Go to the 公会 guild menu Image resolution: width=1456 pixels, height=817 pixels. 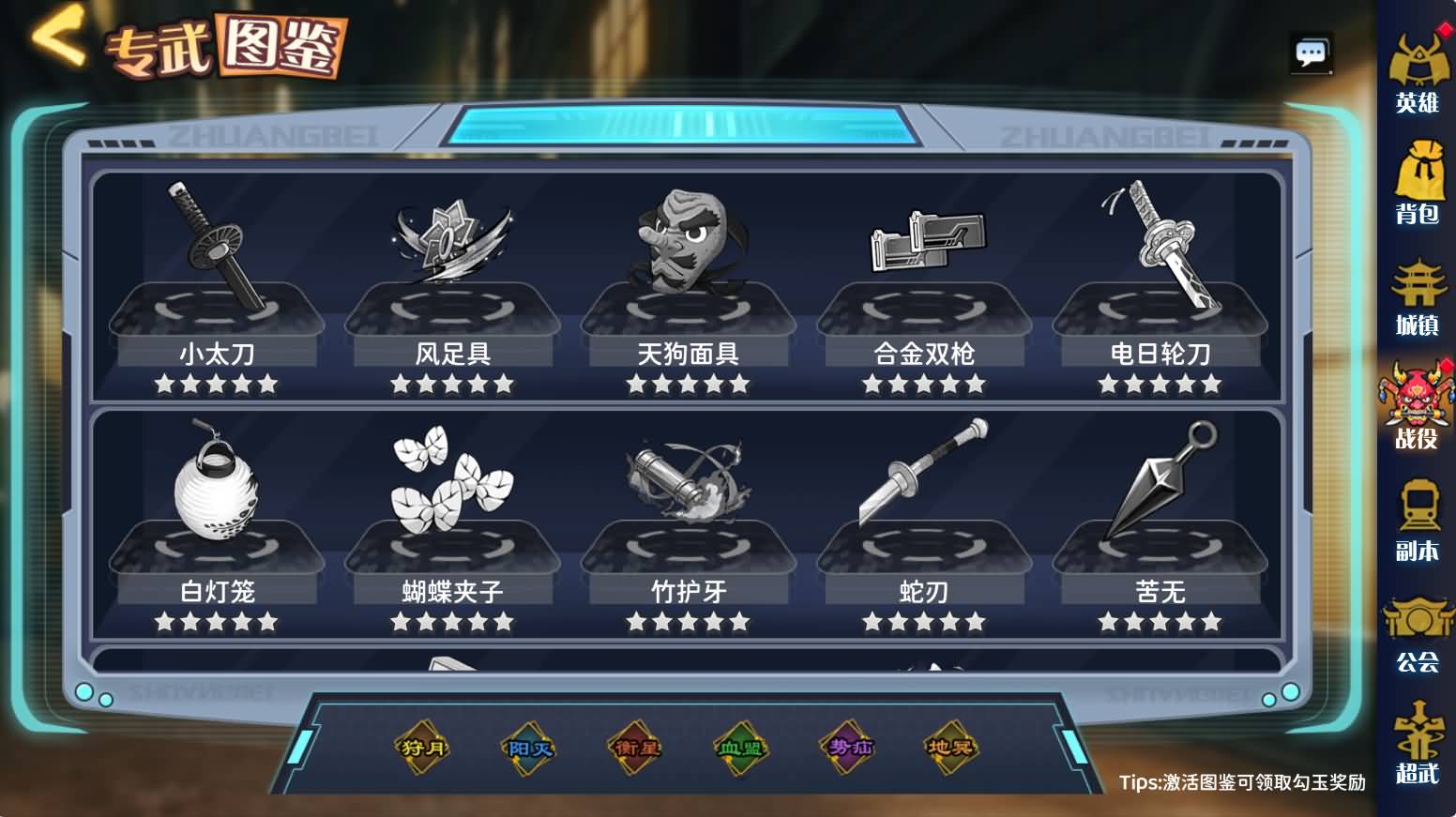(x=1417, y=636)
